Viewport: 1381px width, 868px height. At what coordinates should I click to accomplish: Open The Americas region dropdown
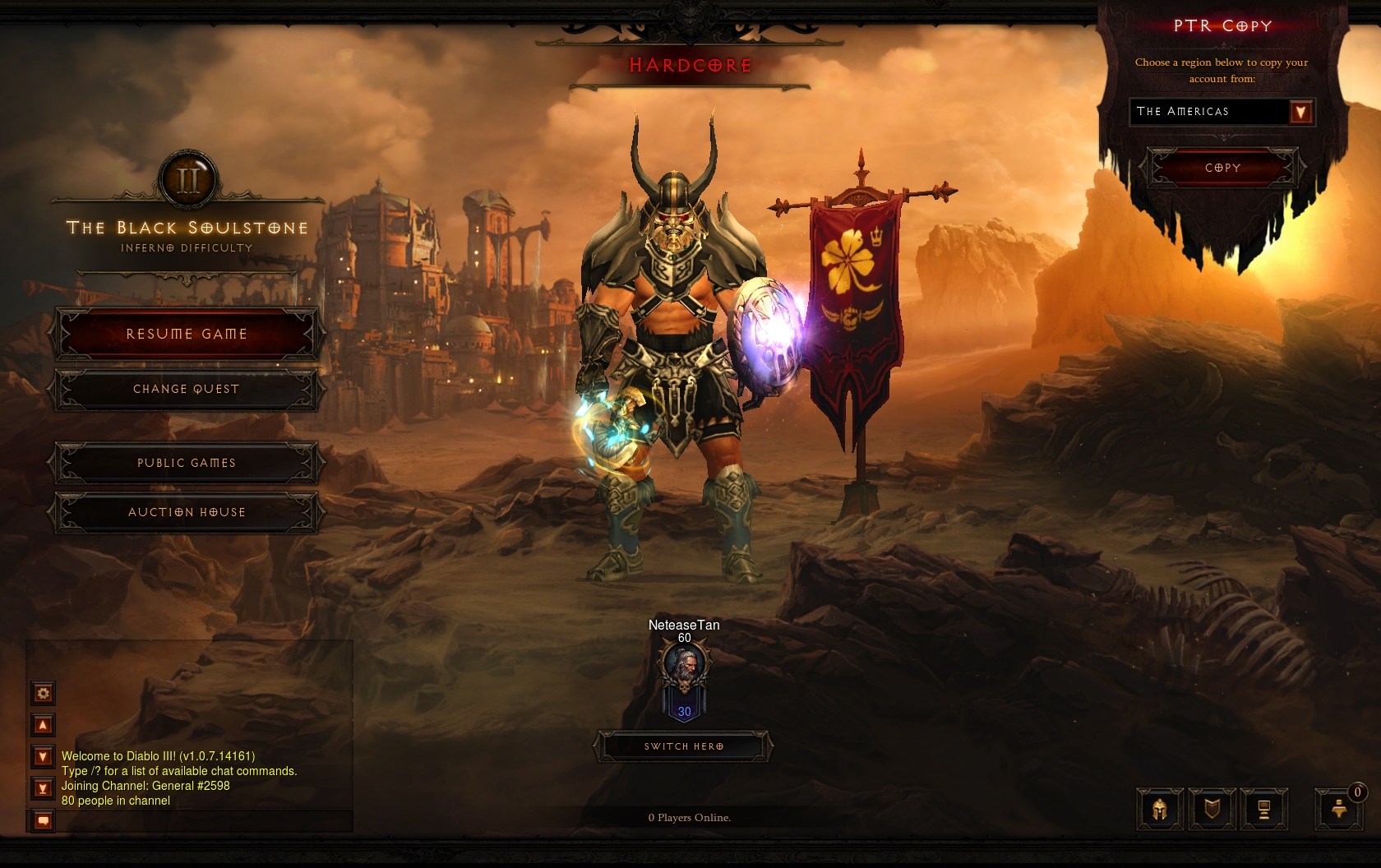[1300, 112]
